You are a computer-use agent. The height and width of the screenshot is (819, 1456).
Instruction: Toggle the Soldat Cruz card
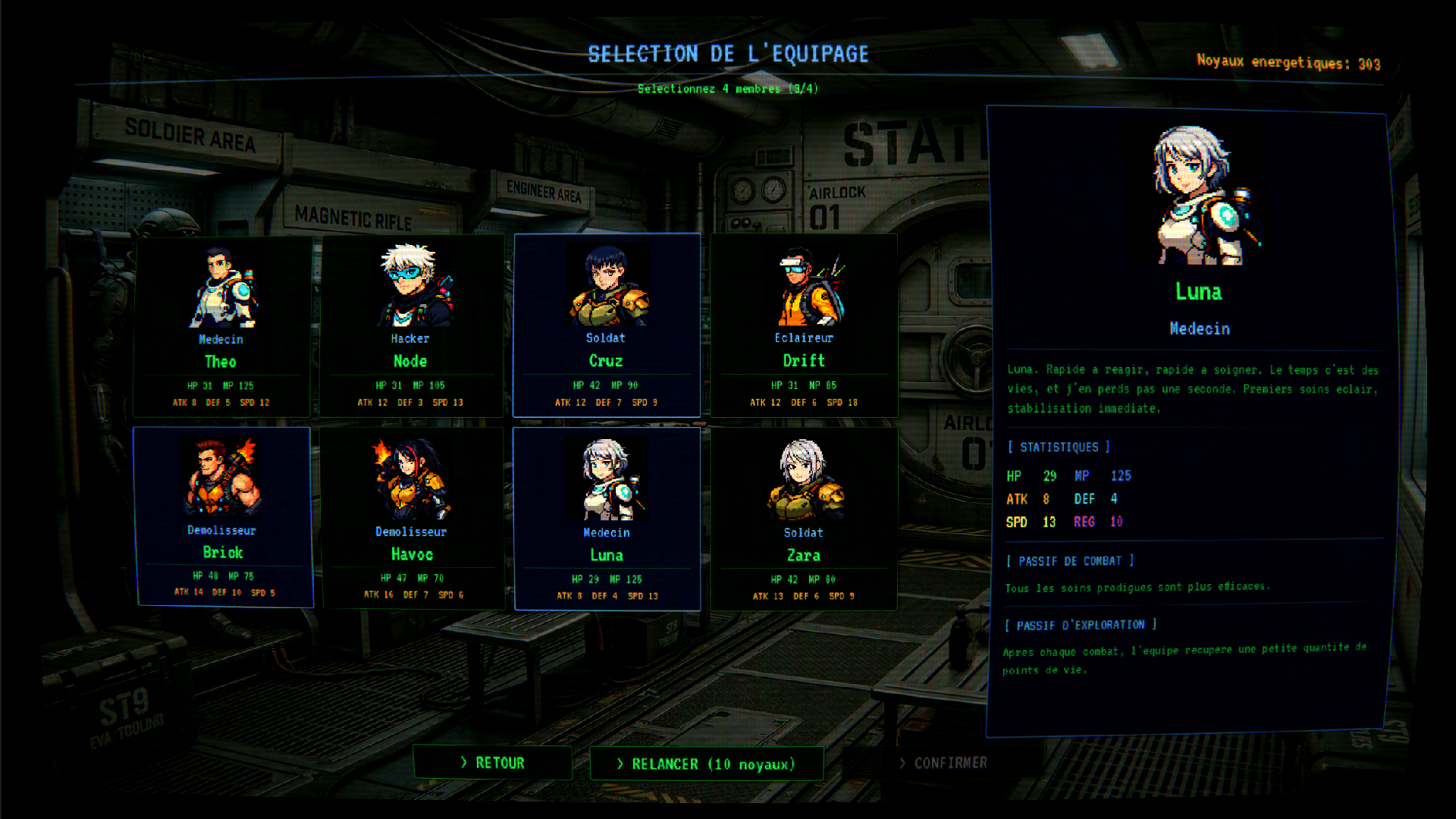coord(607,326)
